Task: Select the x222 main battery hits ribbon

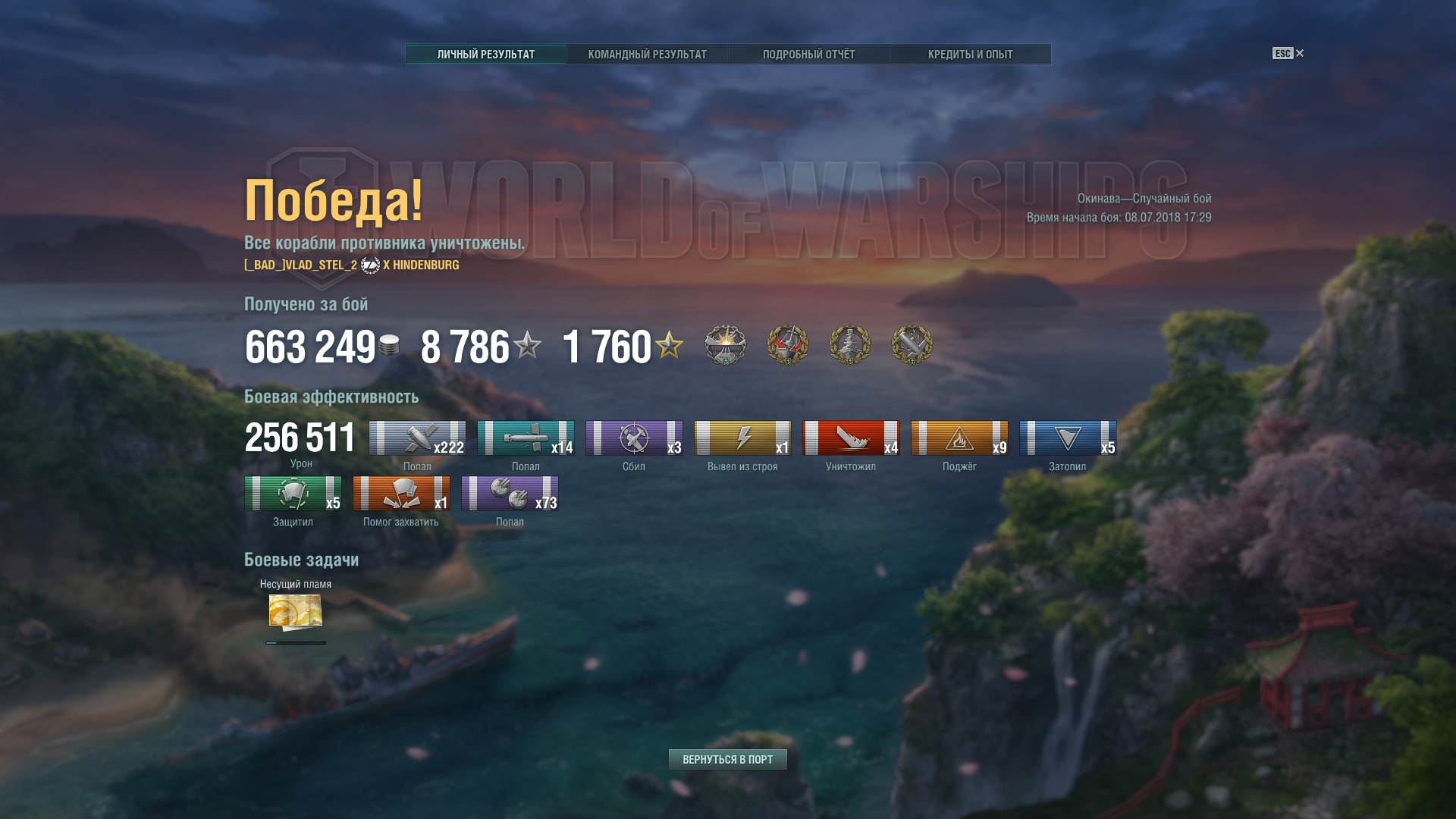Action: point(417,438)
